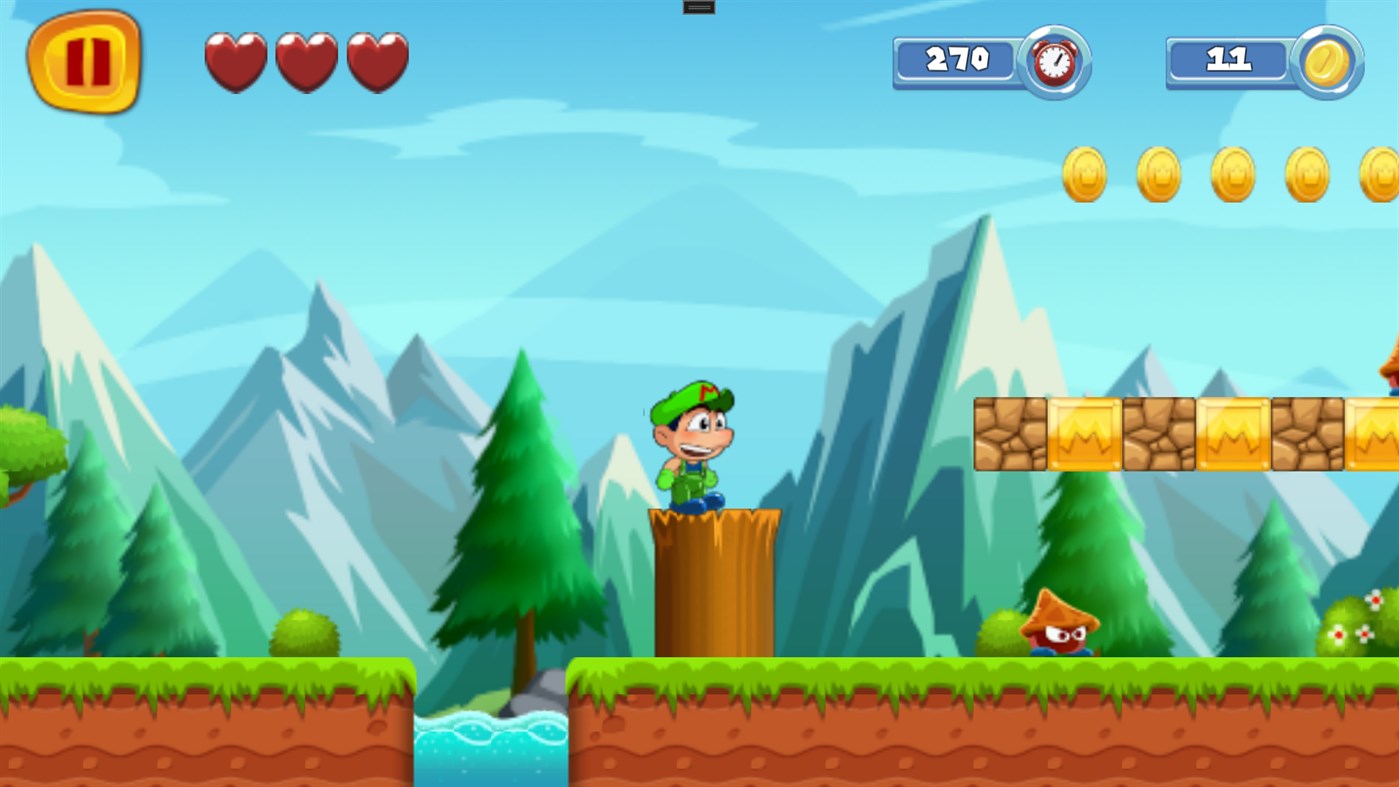Click the leftmost golden brick block
The image size is (1399, 787).
pyautogui.click(x=1009, y=432)
